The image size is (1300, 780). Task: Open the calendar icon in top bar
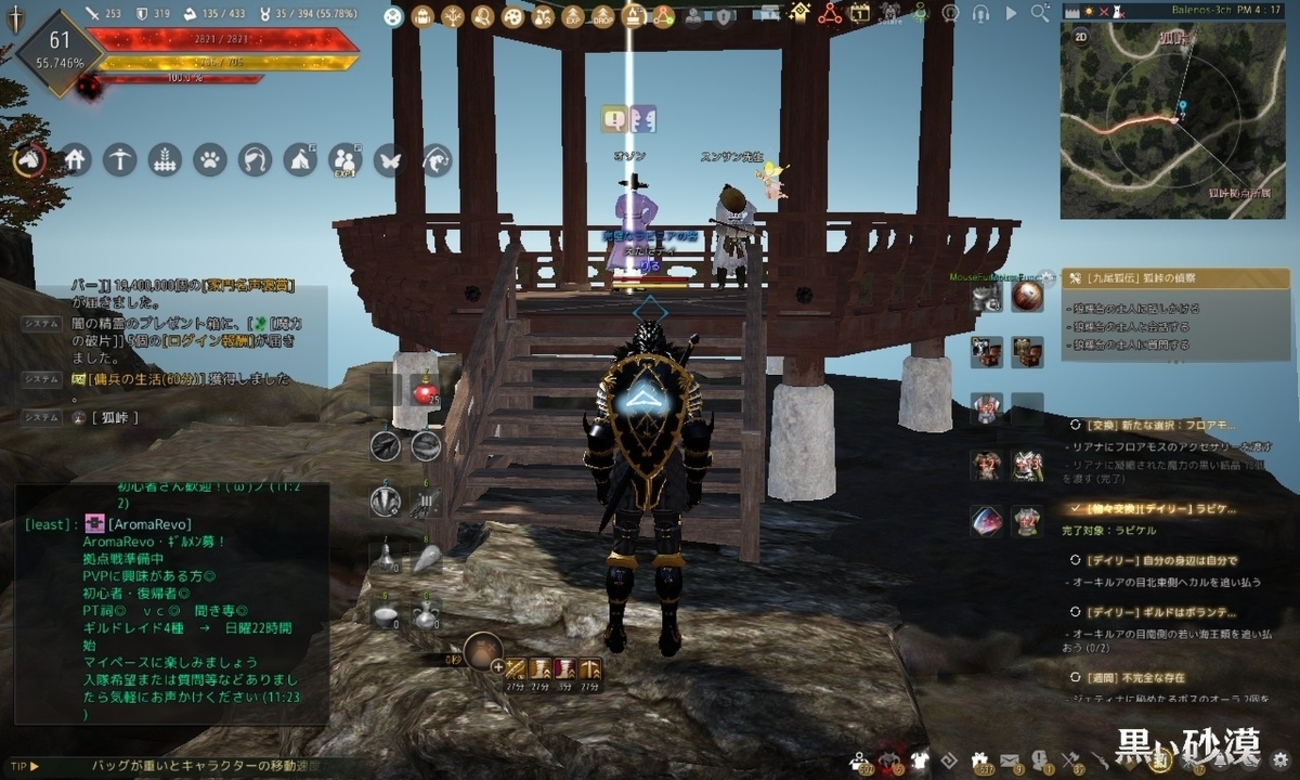pyautogui.click(x=859, y=14)
